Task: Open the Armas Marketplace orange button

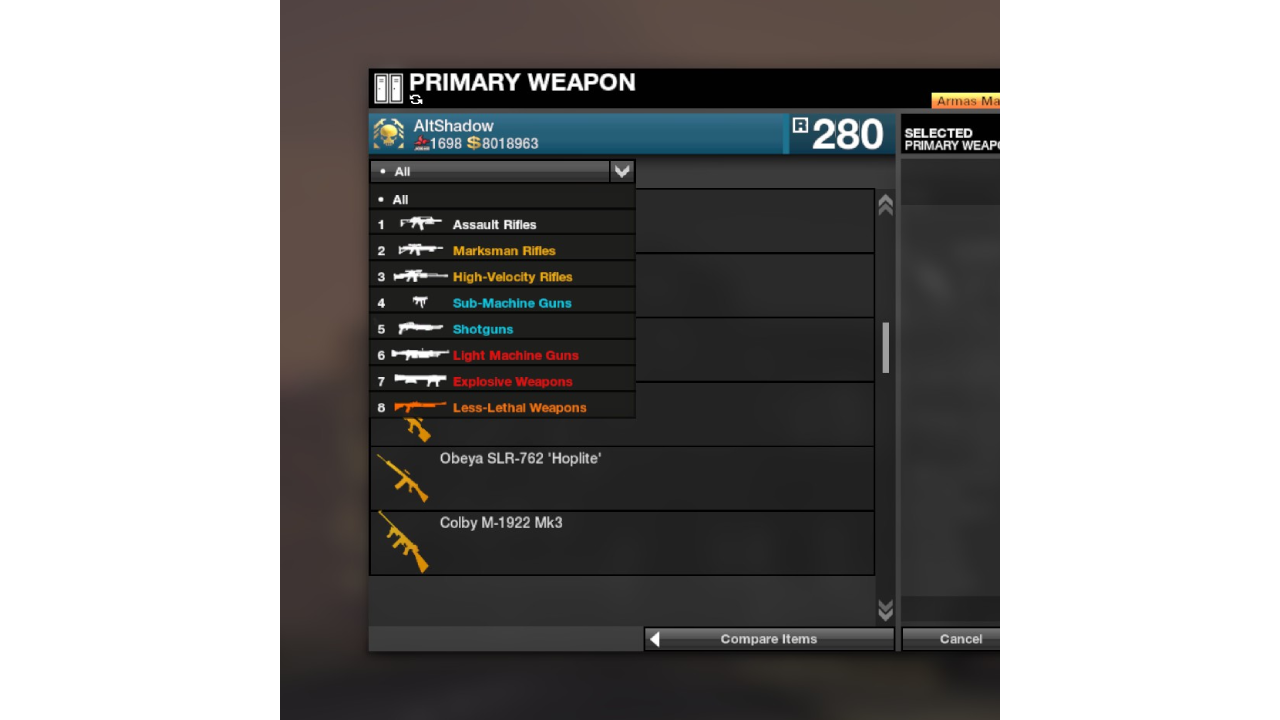Action: point(966,101)
